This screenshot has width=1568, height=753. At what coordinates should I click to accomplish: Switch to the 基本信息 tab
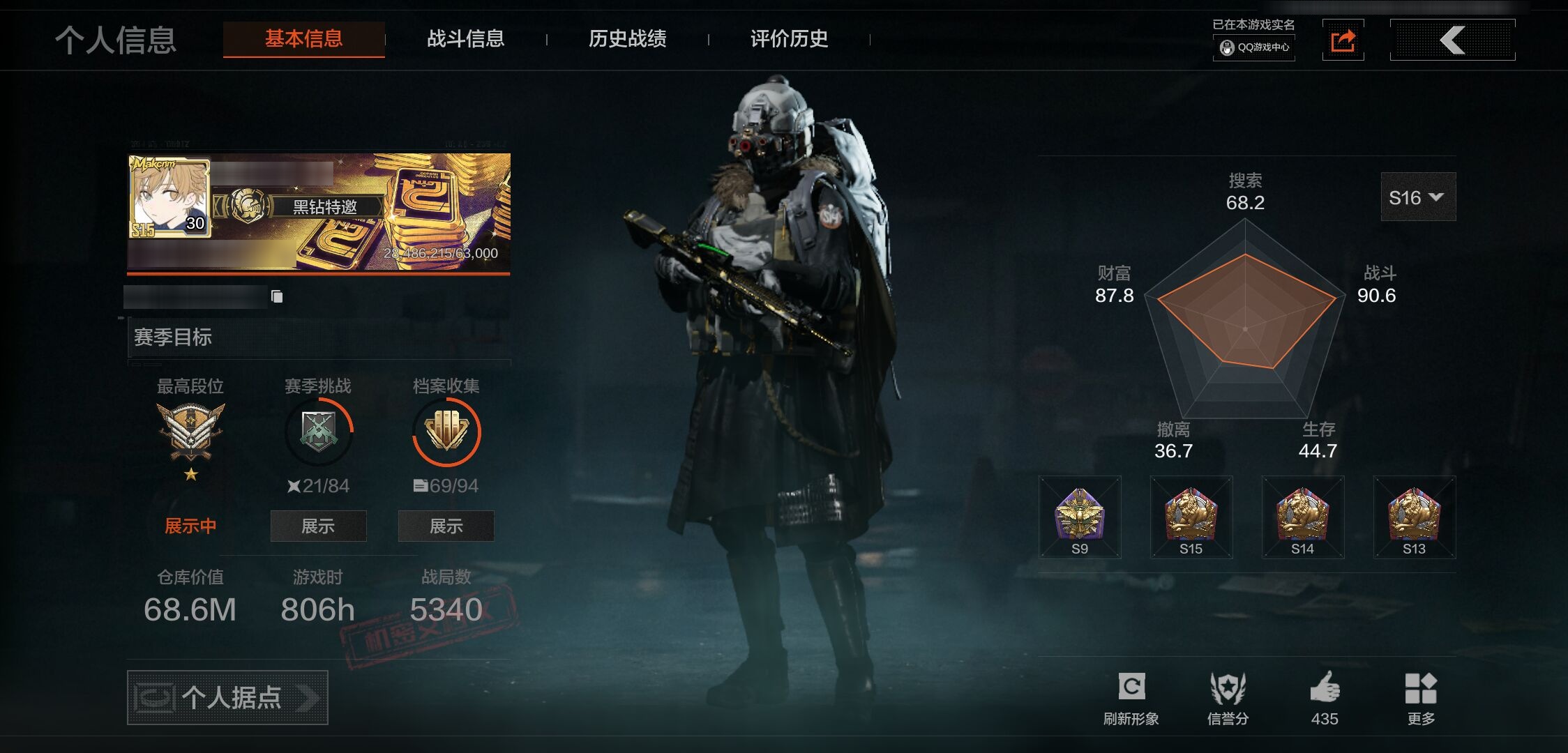[303, 39]
